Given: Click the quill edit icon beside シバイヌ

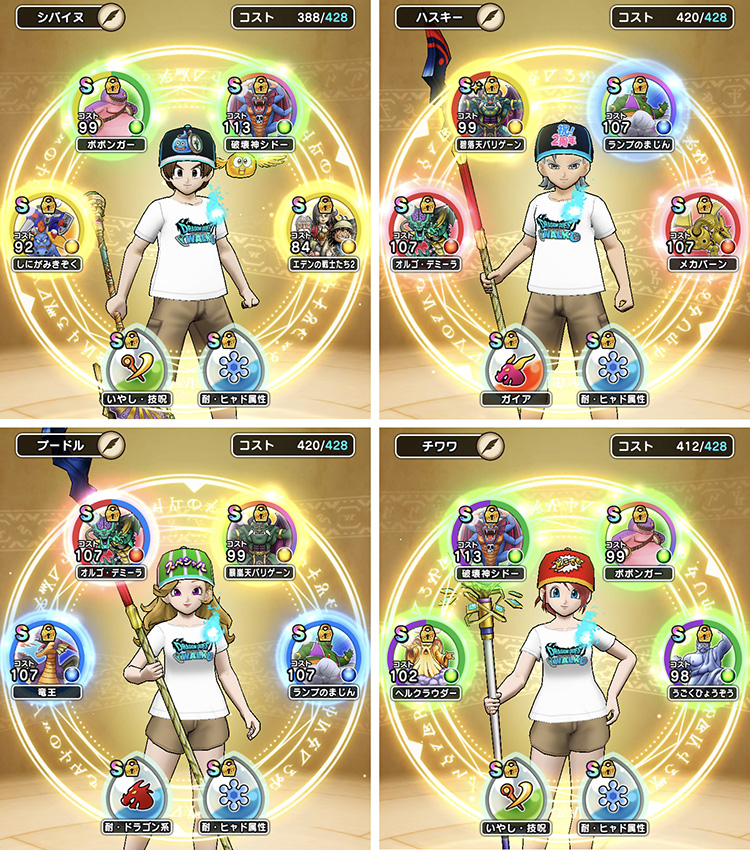Looking at the screenshot, I should [x=112, y=17].
